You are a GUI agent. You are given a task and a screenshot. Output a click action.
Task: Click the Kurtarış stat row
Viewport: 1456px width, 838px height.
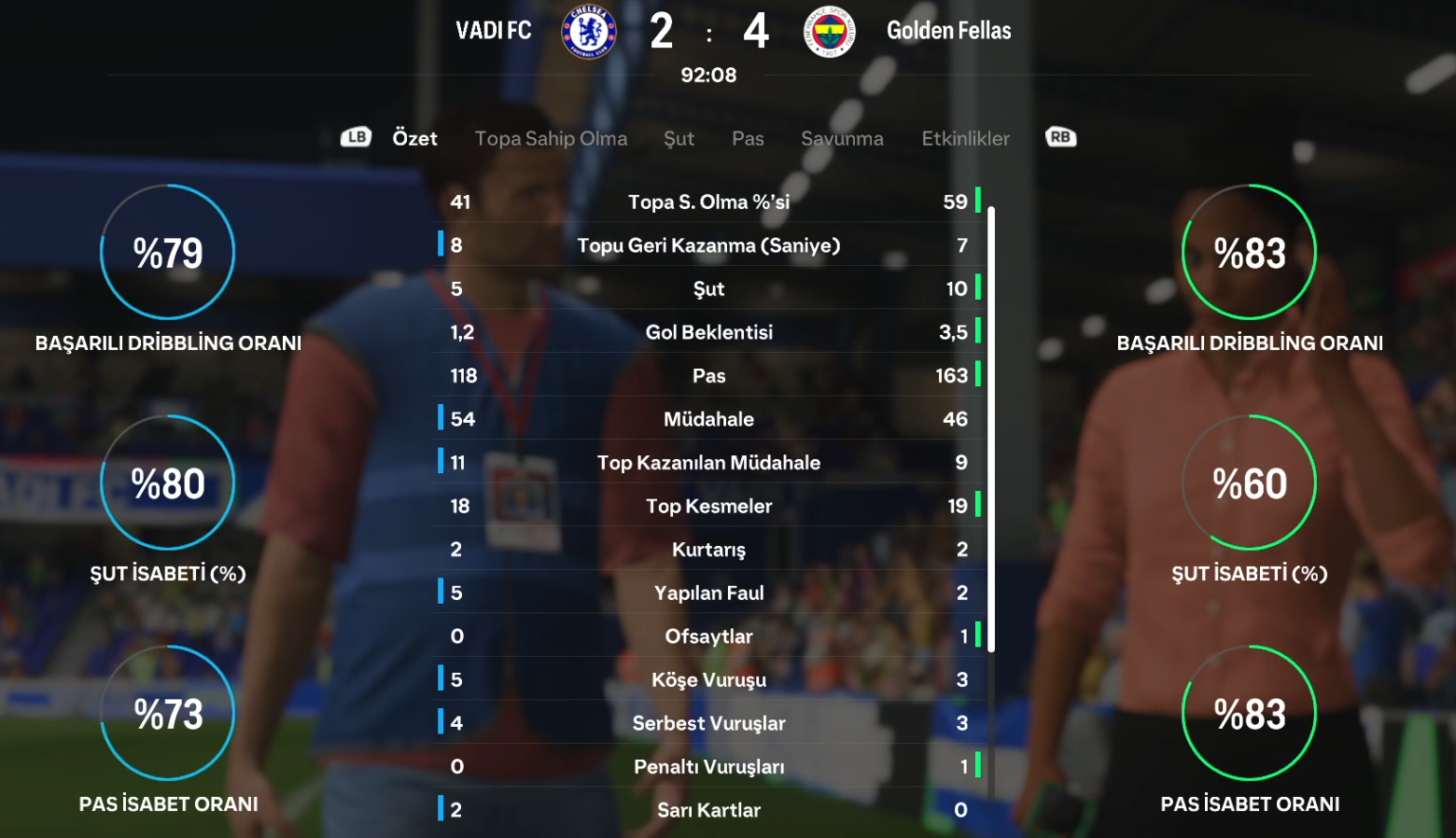point(709,550)
